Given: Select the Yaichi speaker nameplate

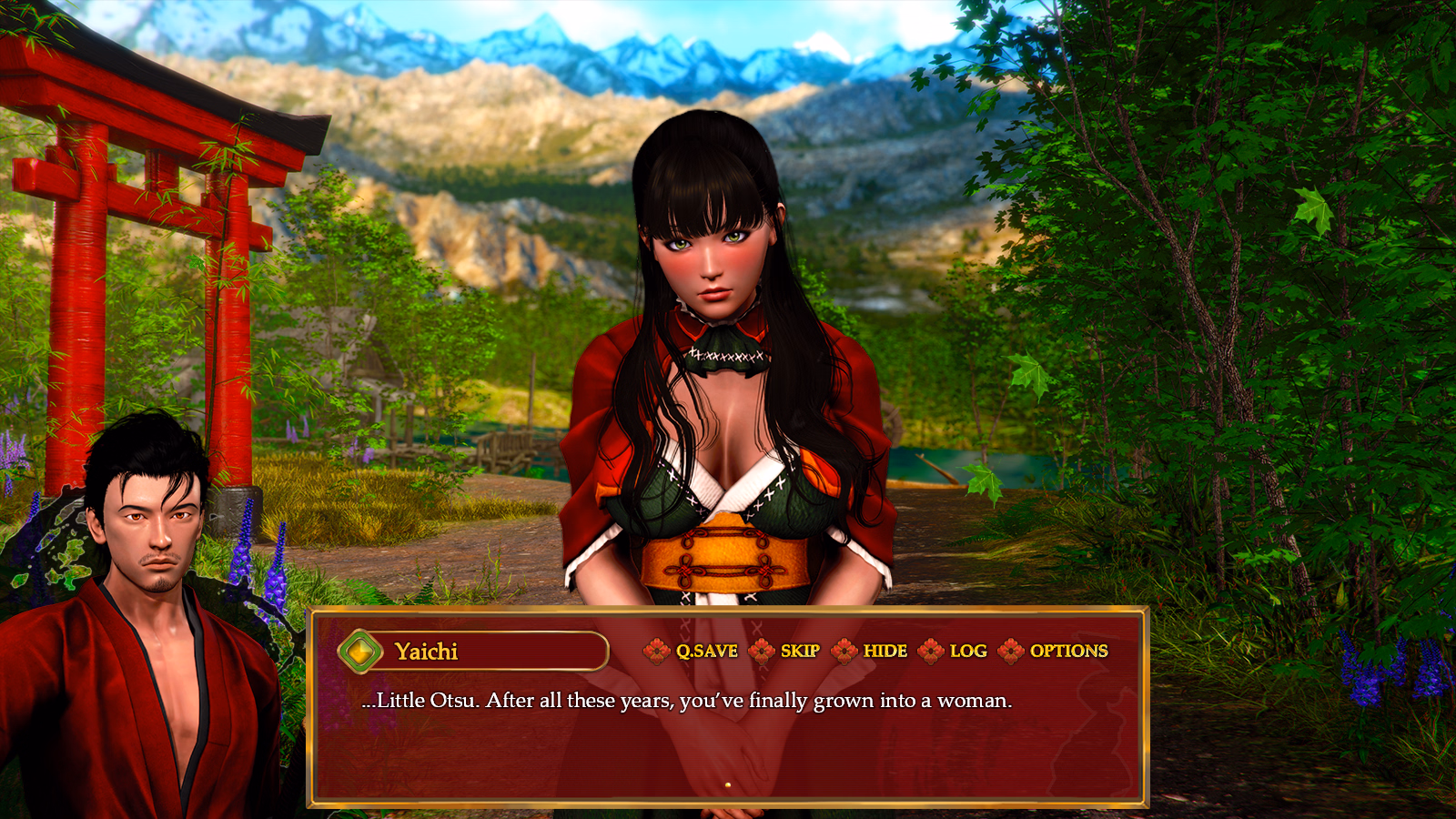Looking at the screenshot, I should pos(428,651).
